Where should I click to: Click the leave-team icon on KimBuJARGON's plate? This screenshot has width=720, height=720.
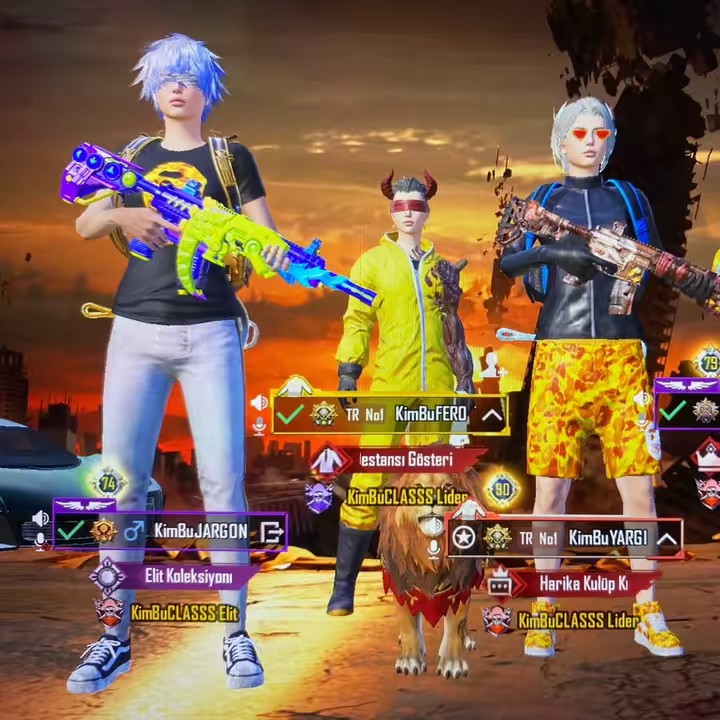point(270,532)
